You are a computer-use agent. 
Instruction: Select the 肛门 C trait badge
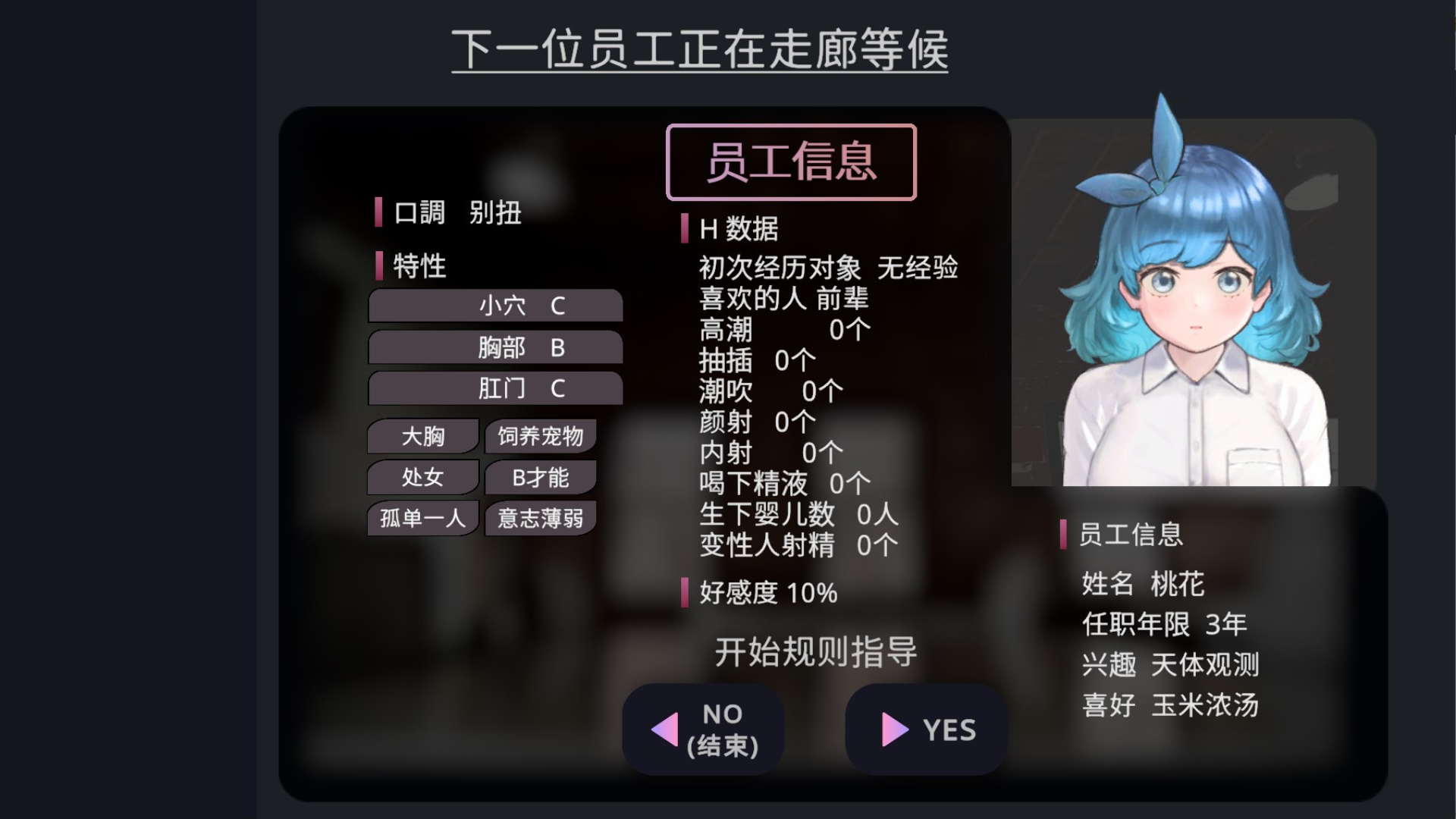tap(494, 388)
